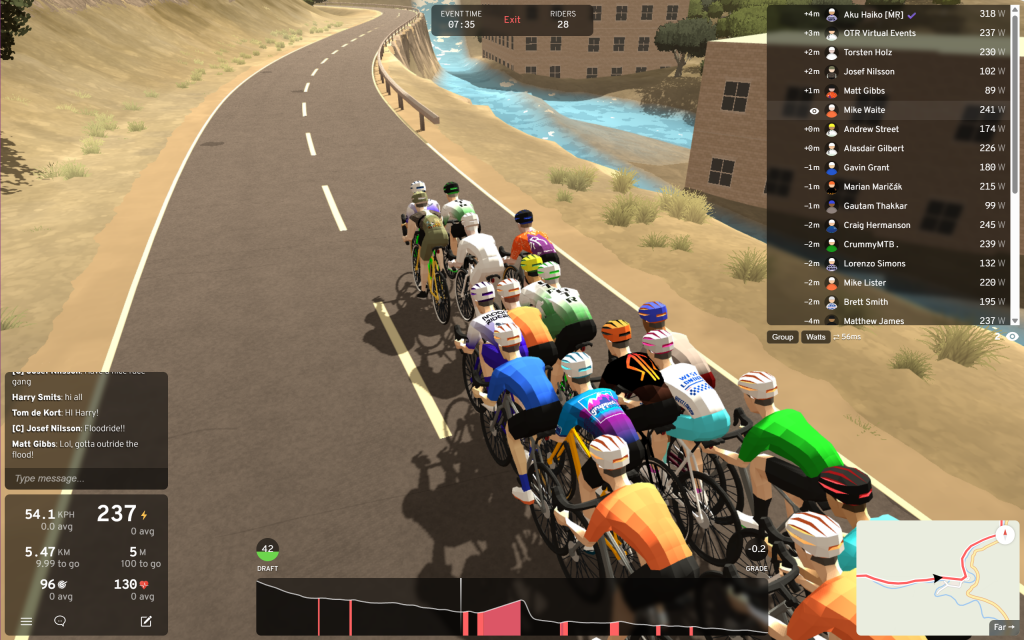1024x640 pixels.
Task: Toggle the spectator eye icon below rider list
Action: point(1012,337)
